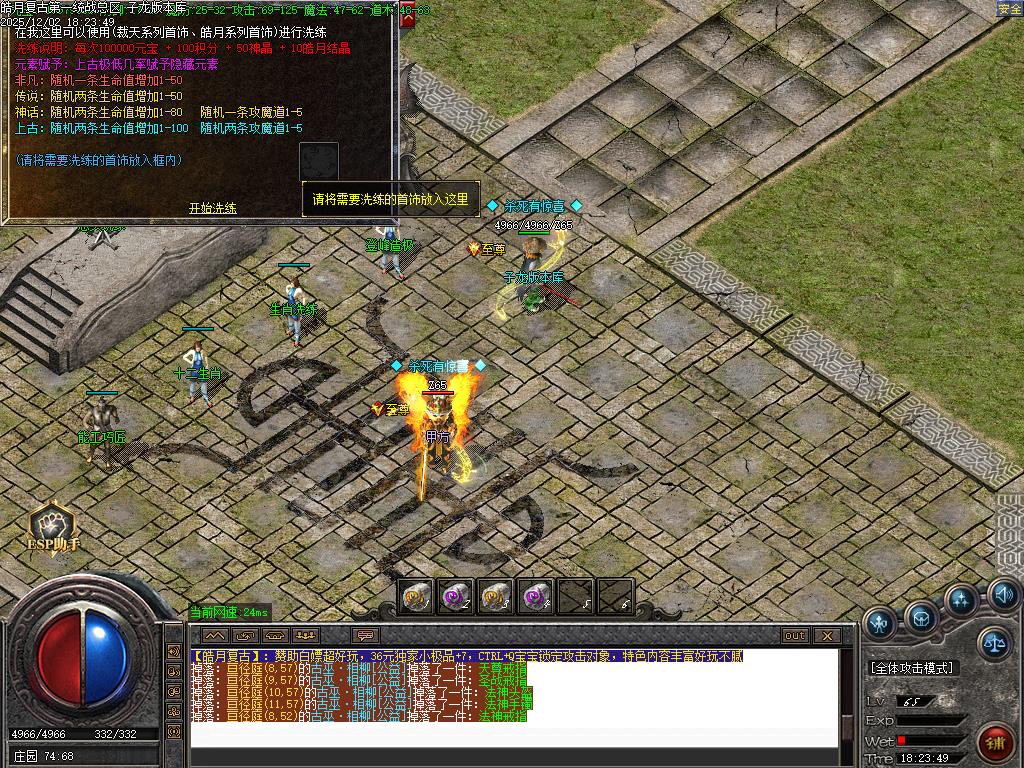Open the red 铺 shop button
The height and width of the screenshot is (768, 1024).
click(x=995, y=743)
